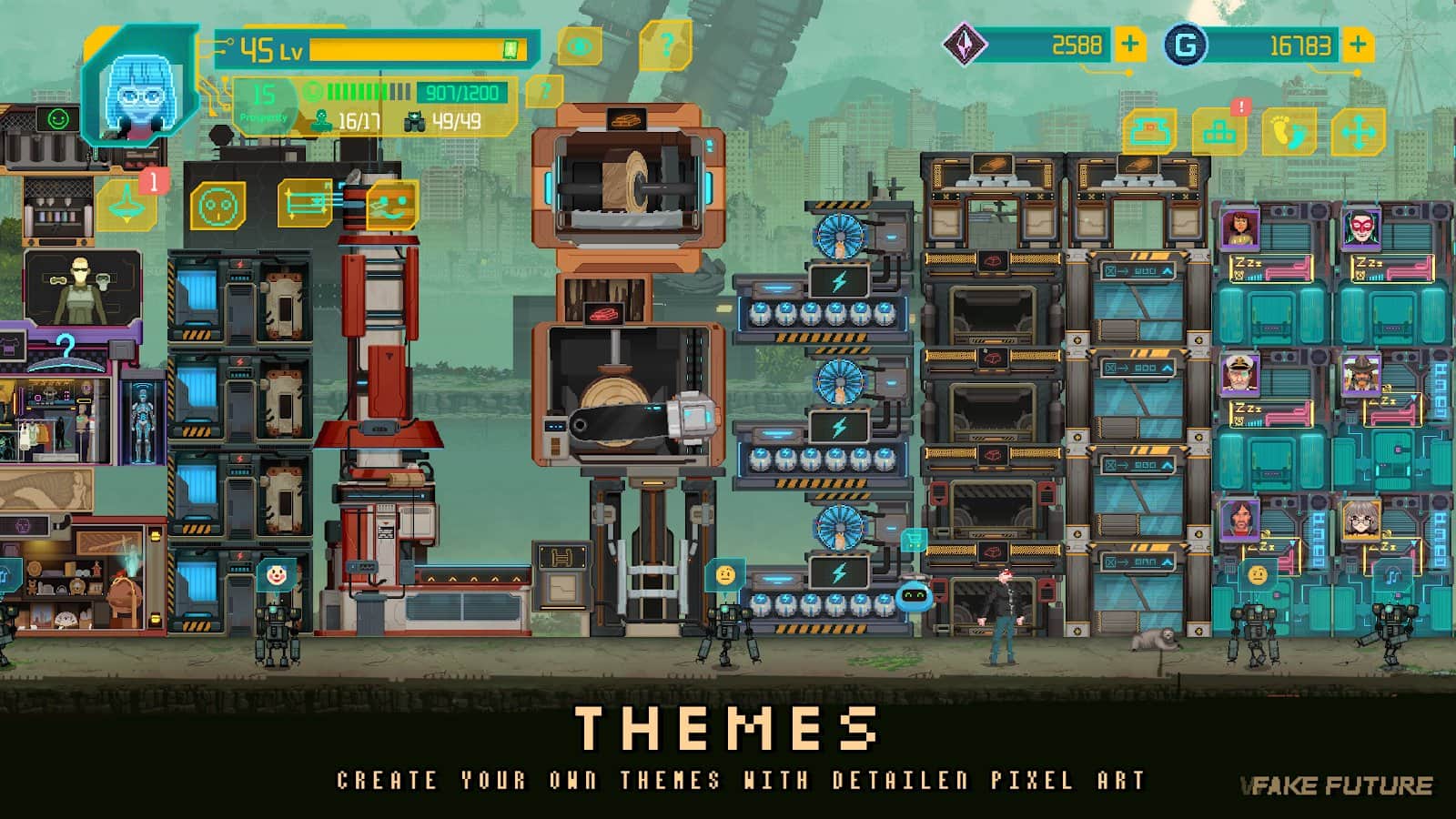The height and width of the screenshot is (819, 1456).
Task: Buy more G coins with plus button
Action: [x=1357, y=45]
